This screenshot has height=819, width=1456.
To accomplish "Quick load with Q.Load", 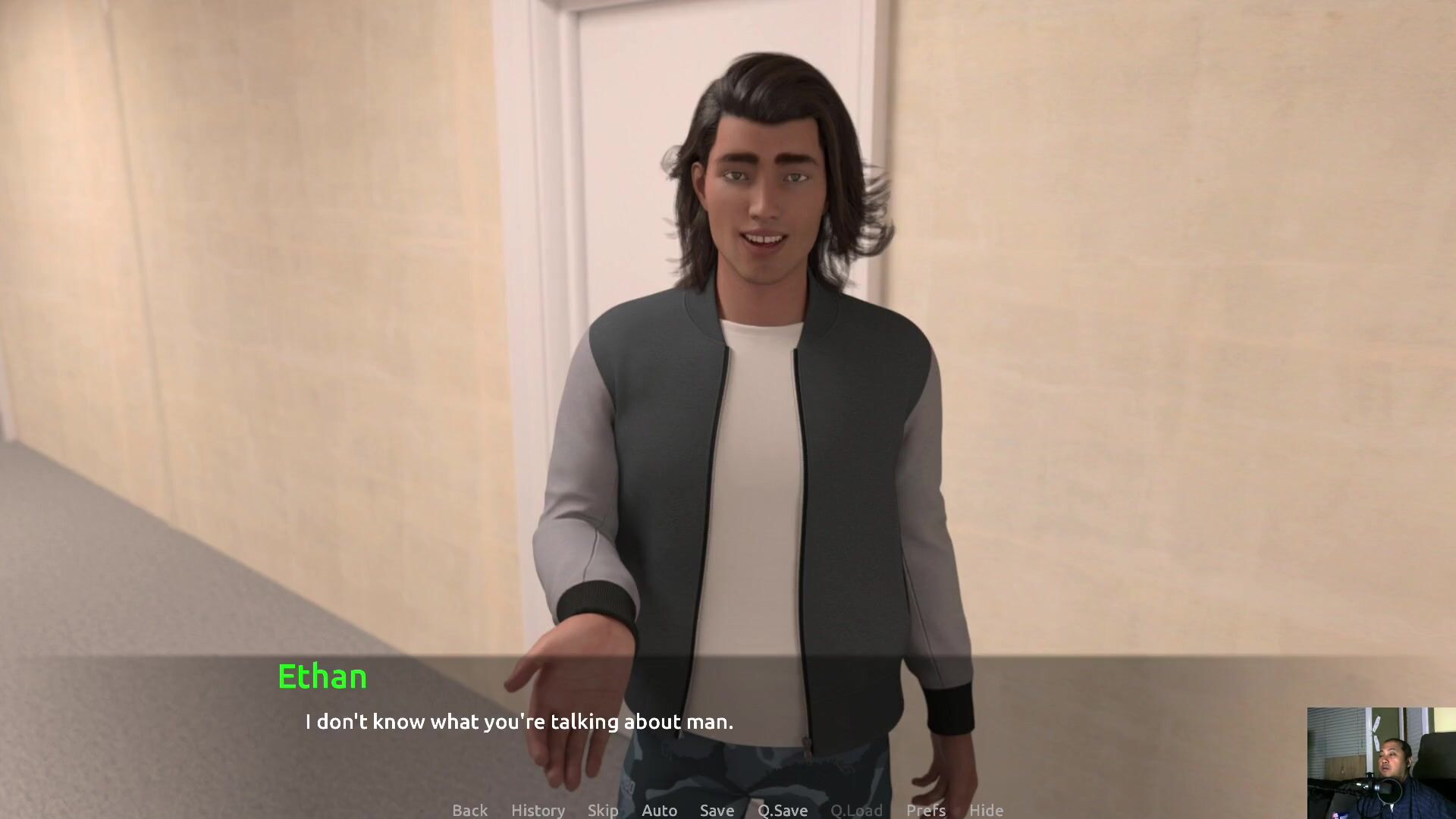I will click(x=856, y=810).
